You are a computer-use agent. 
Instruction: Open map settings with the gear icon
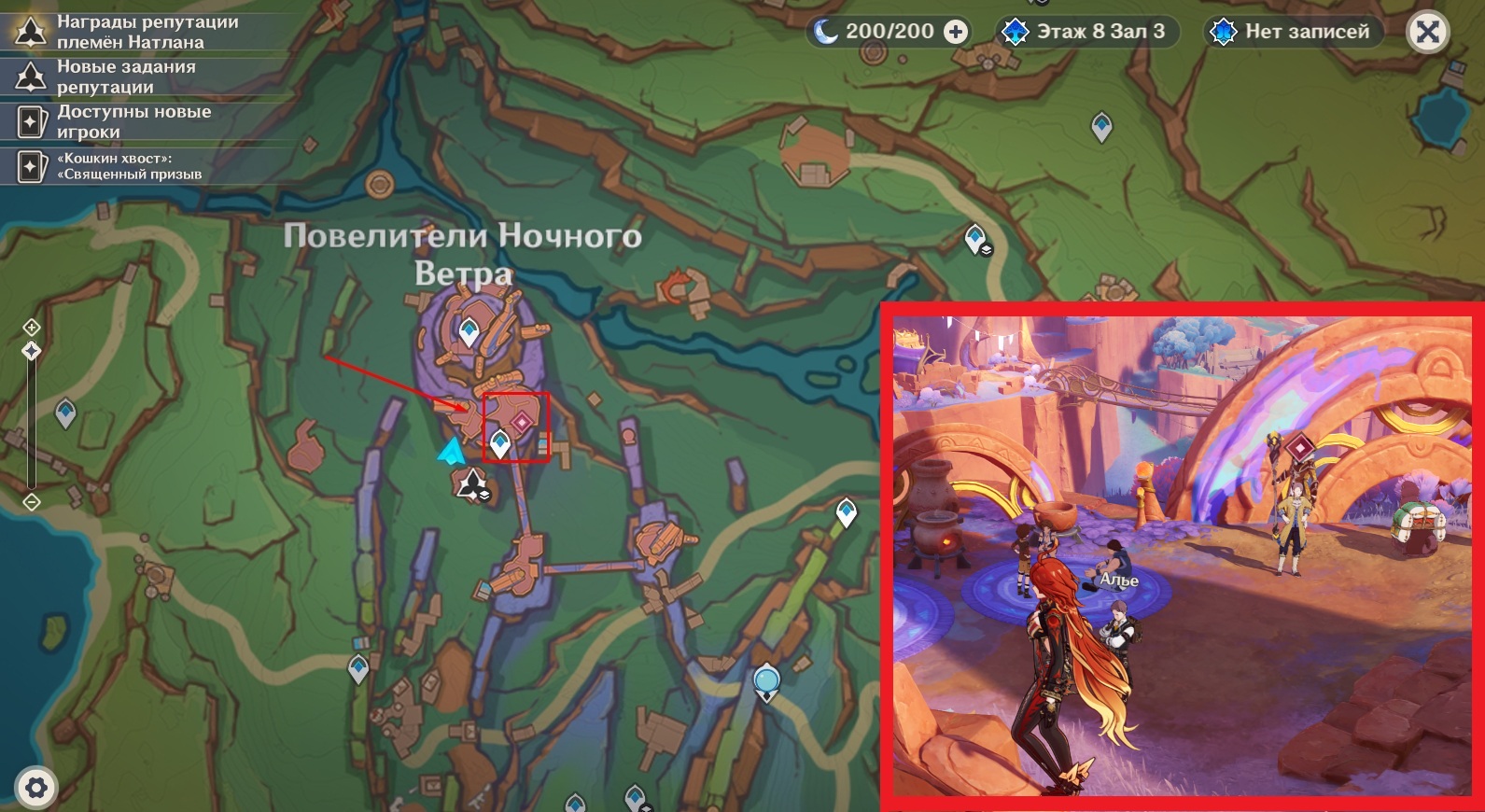pyautogui.click(x=35, y=788)
